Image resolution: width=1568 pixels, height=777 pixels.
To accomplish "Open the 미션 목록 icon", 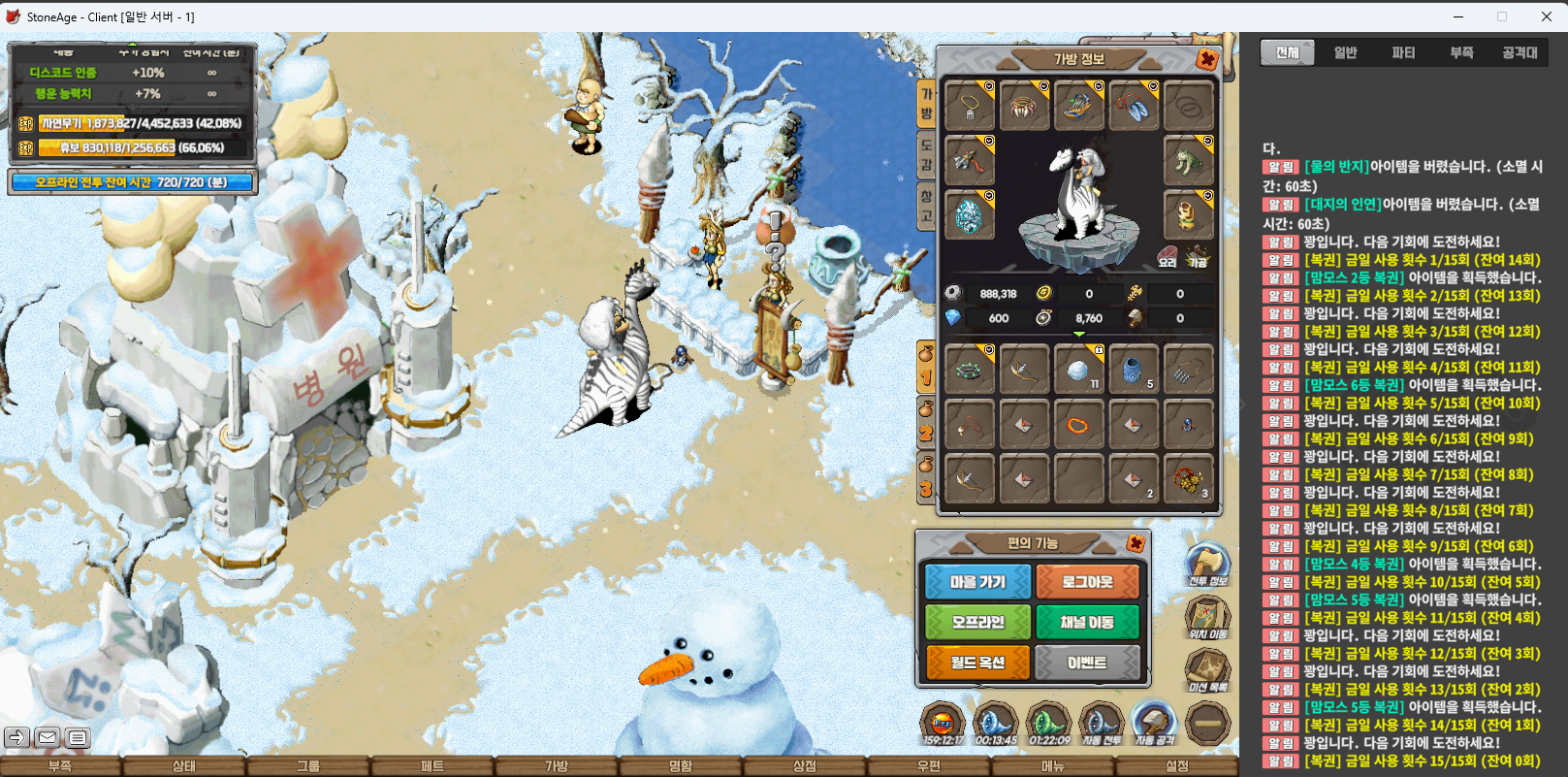I will coord(1207,669).
